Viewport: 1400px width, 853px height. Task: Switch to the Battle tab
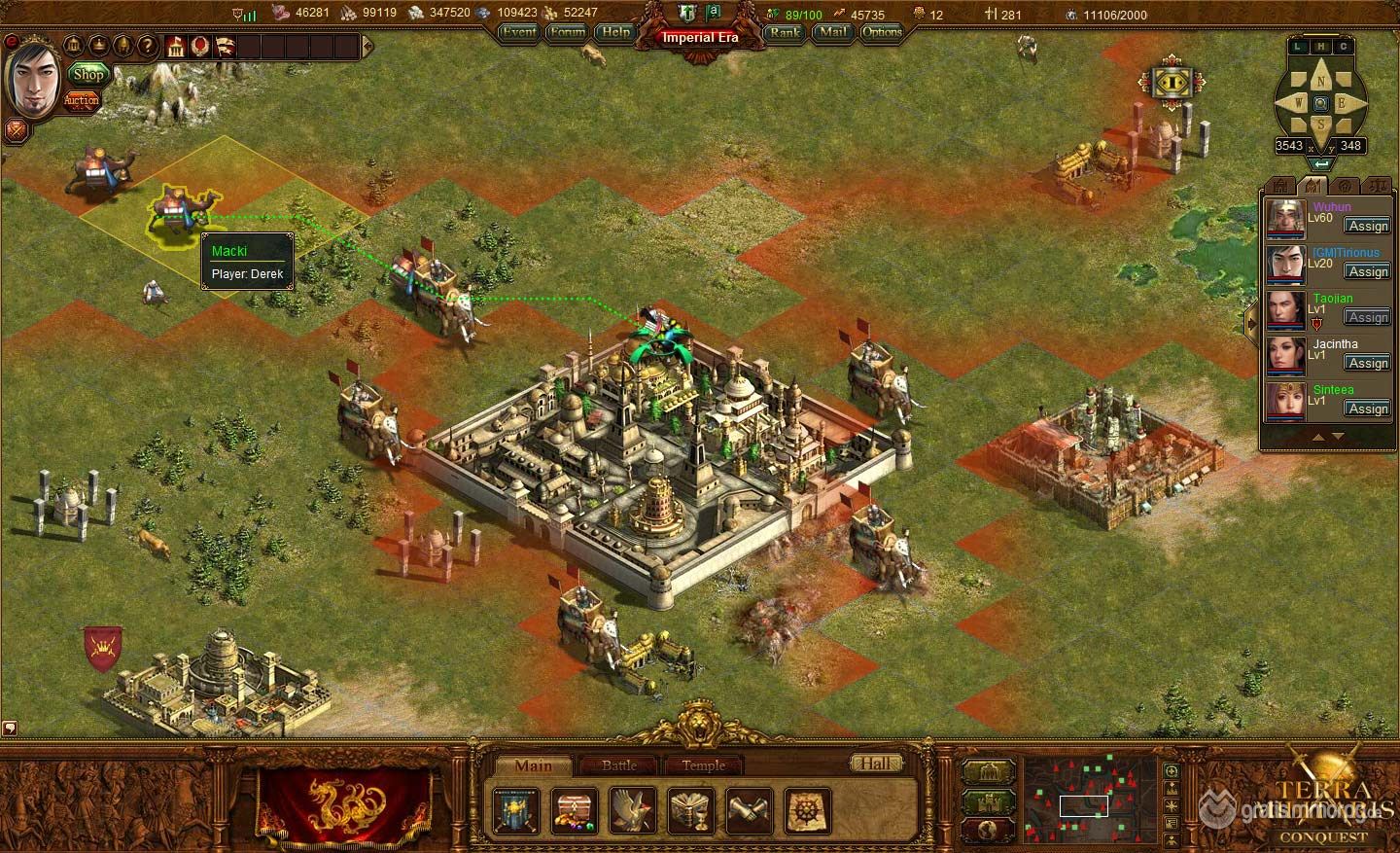pos(619,765)
